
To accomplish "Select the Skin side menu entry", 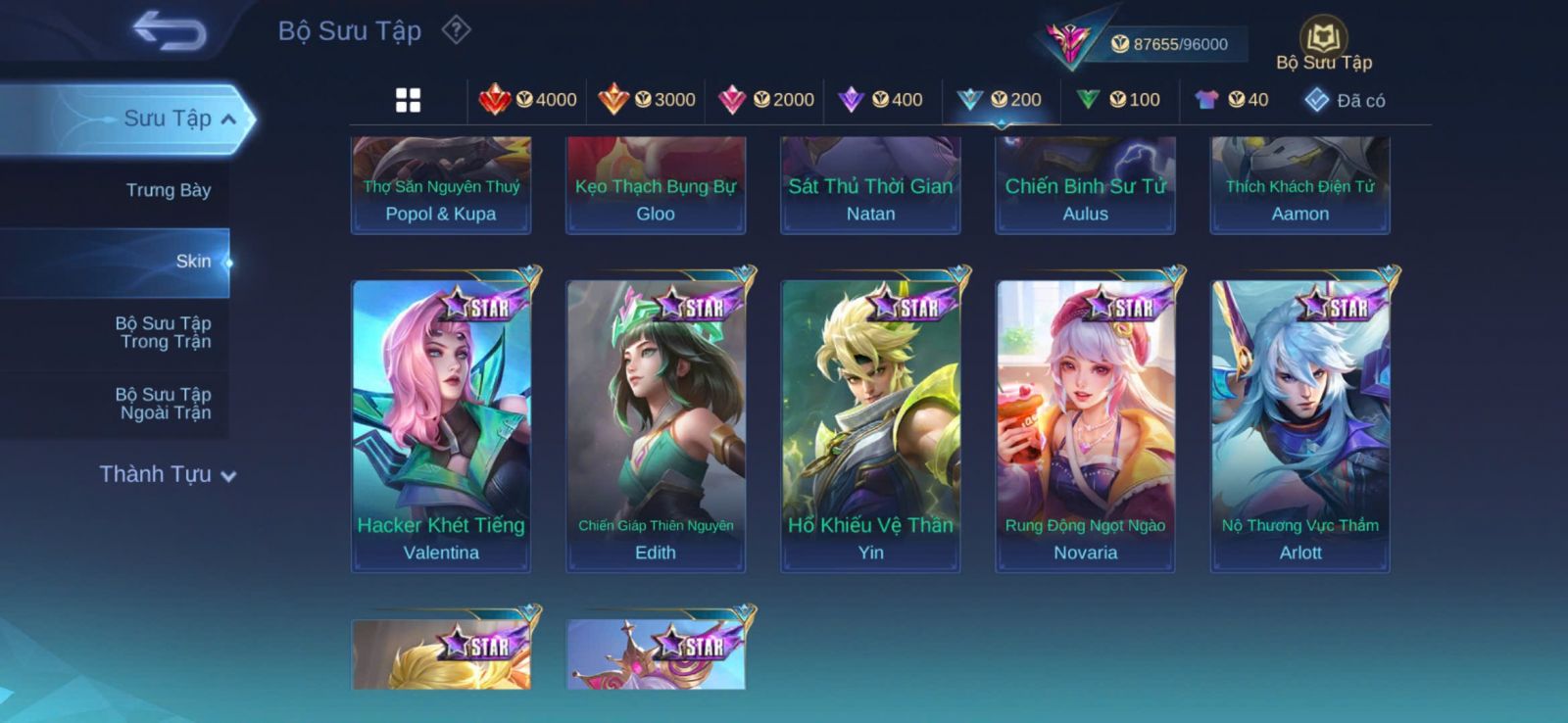I will pos(193,262).
